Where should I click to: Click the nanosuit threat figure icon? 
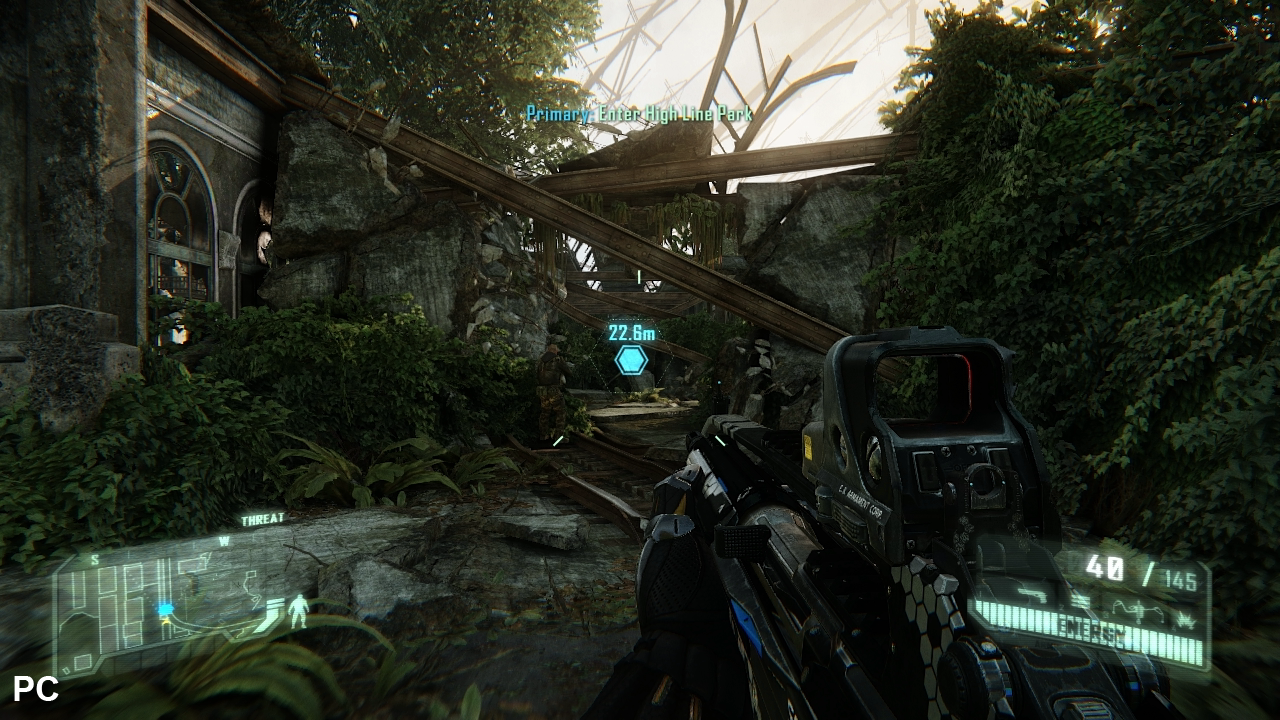point(298,611)
